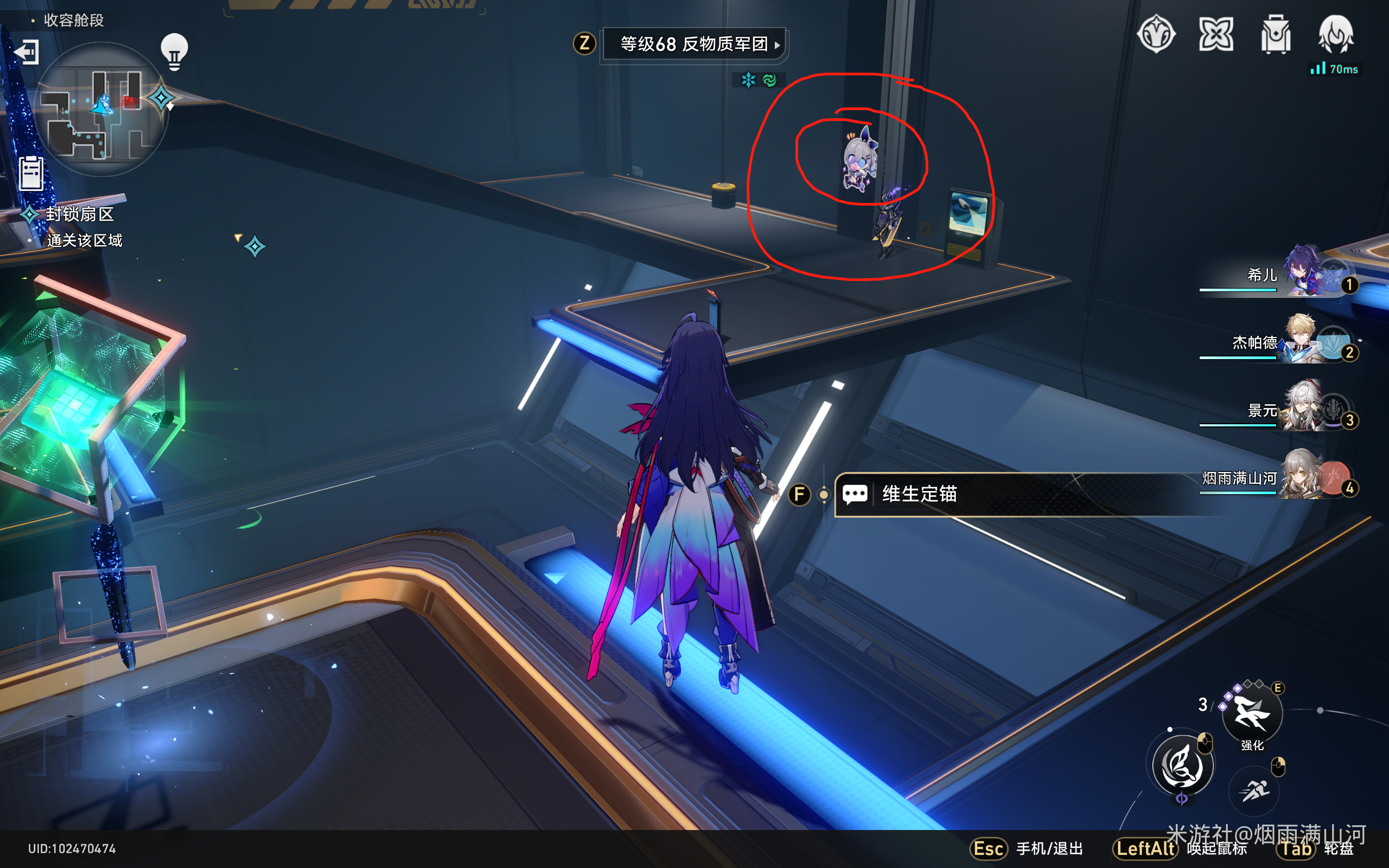The width and height of the screenshot is (1389, 868).
Task: Open the clipboard mission log icon
Action: click(x=31, y=174)
